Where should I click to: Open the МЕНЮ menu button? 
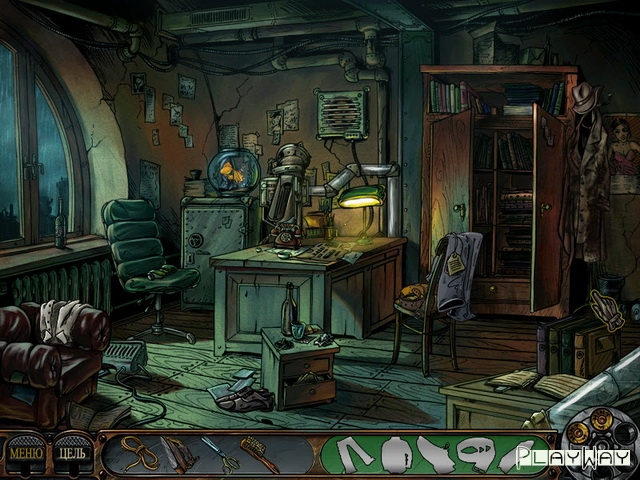click(26, 453)
